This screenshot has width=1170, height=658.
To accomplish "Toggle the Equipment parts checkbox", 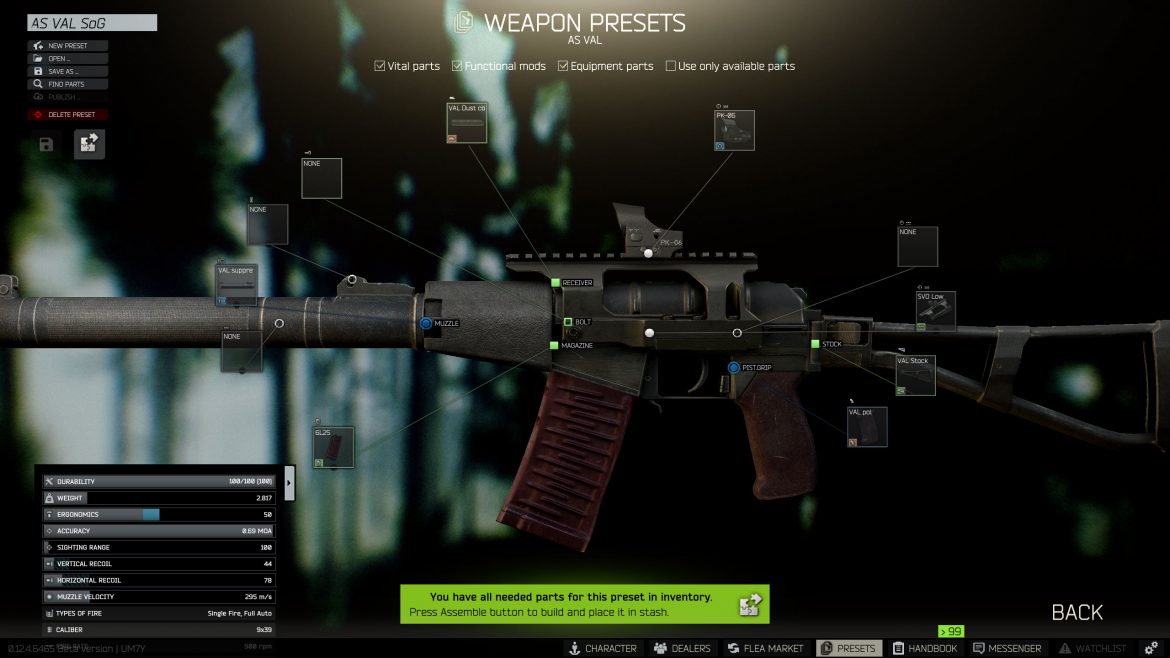I will (x=563, y=67).
